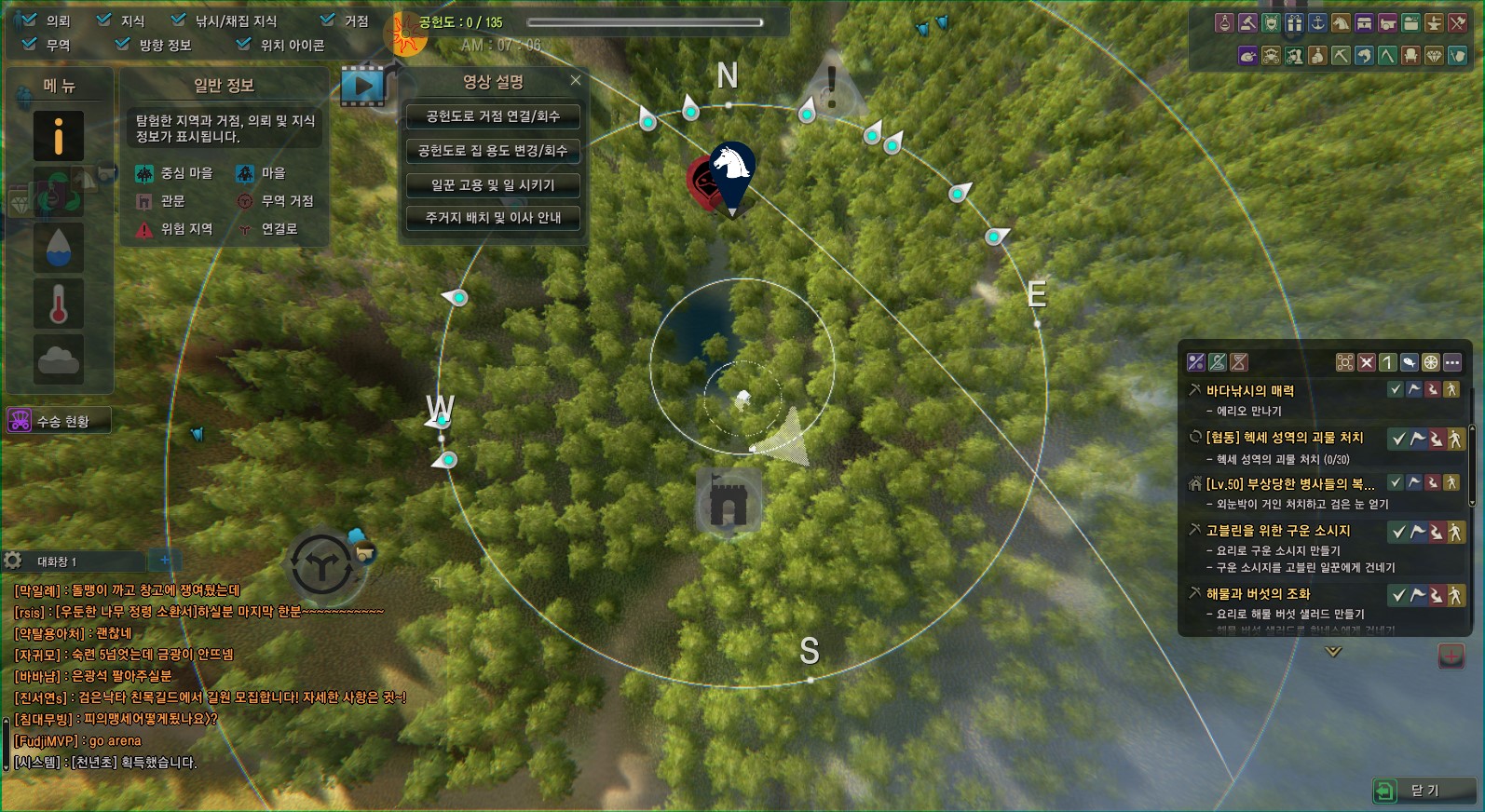Show the water droplet map layer

(59, 248)
